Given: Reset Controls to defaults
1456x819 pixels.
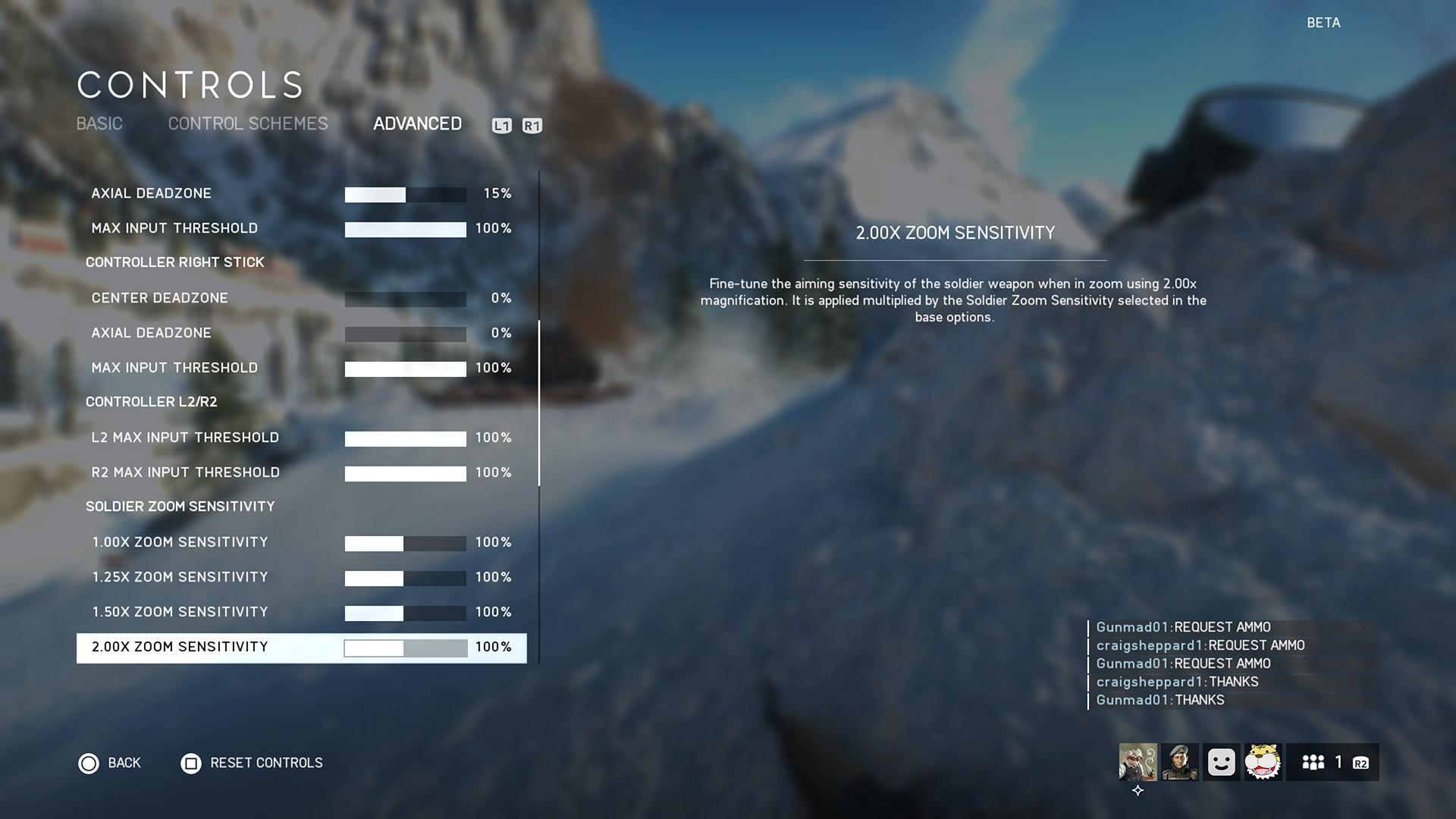Looking at the screenshot, I should tap(252, 763).
